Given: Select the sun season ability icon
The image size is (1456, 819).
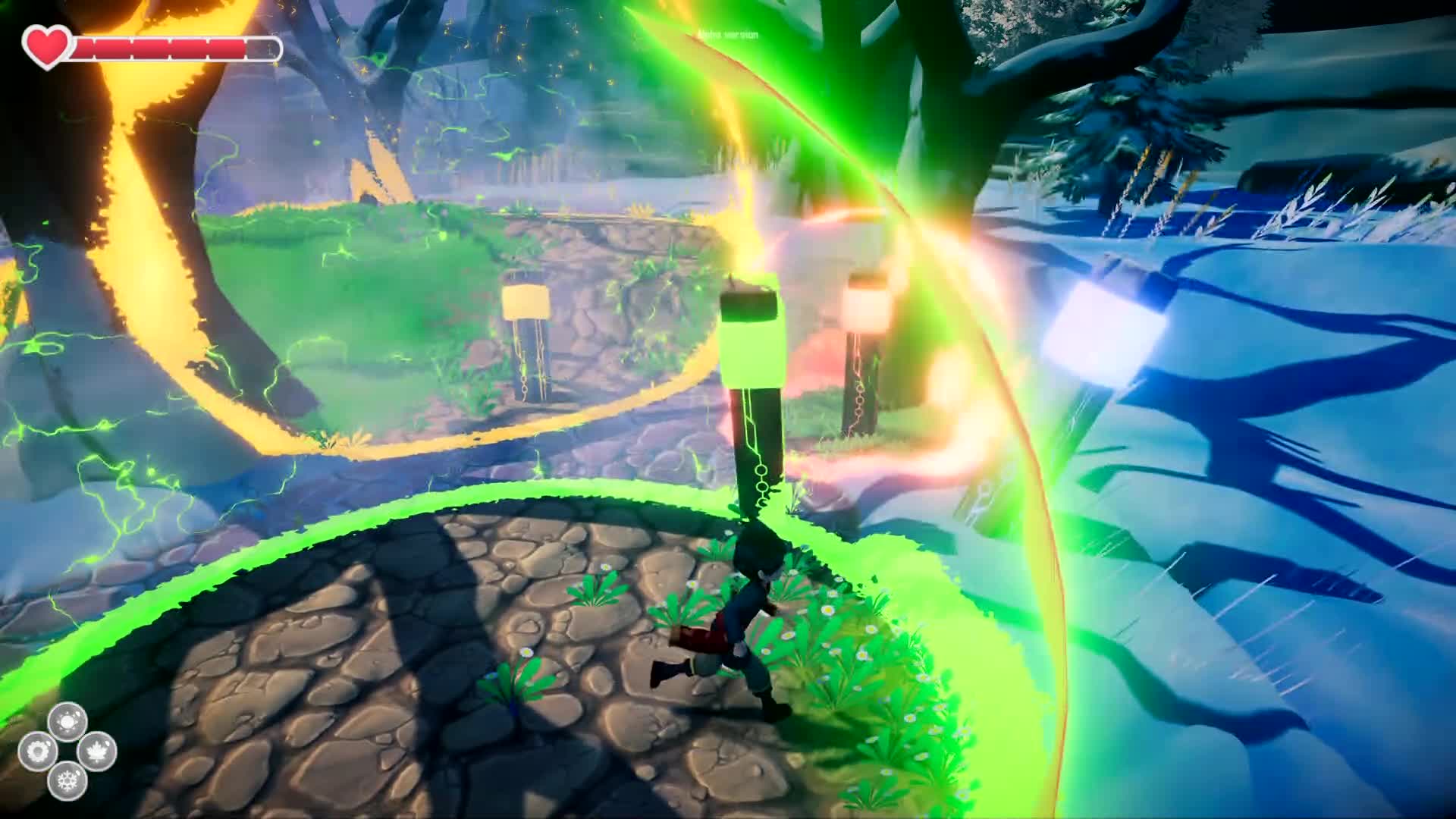Looking at the screenshot, I should (67, 721).
